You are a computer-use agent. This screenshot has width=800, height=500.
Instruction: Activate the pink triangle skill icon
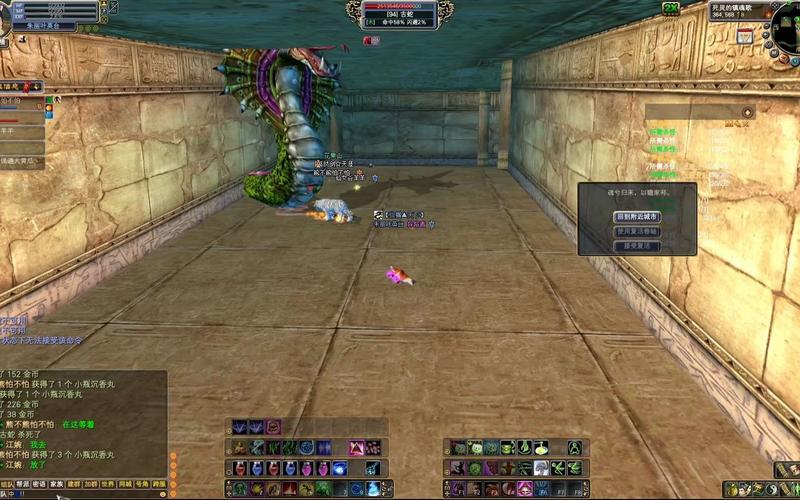[356, 448]
